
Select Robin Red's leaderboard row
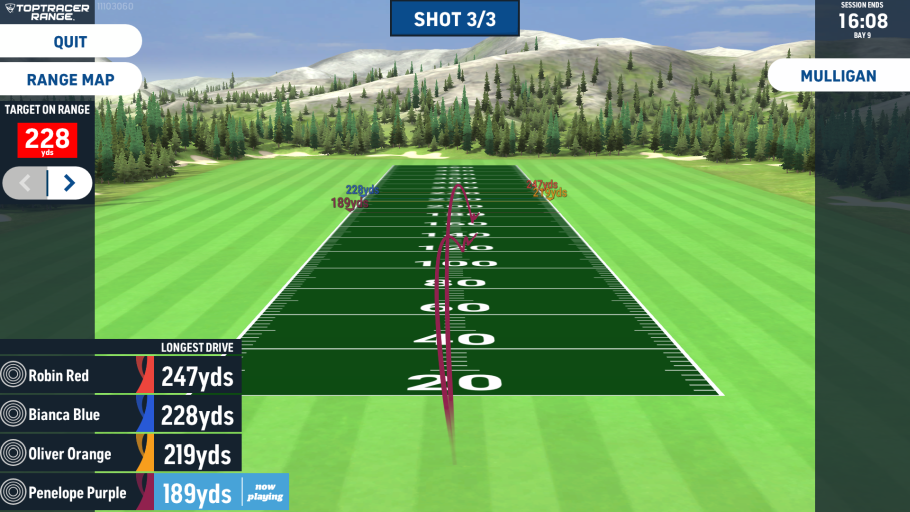click(120, 376)
